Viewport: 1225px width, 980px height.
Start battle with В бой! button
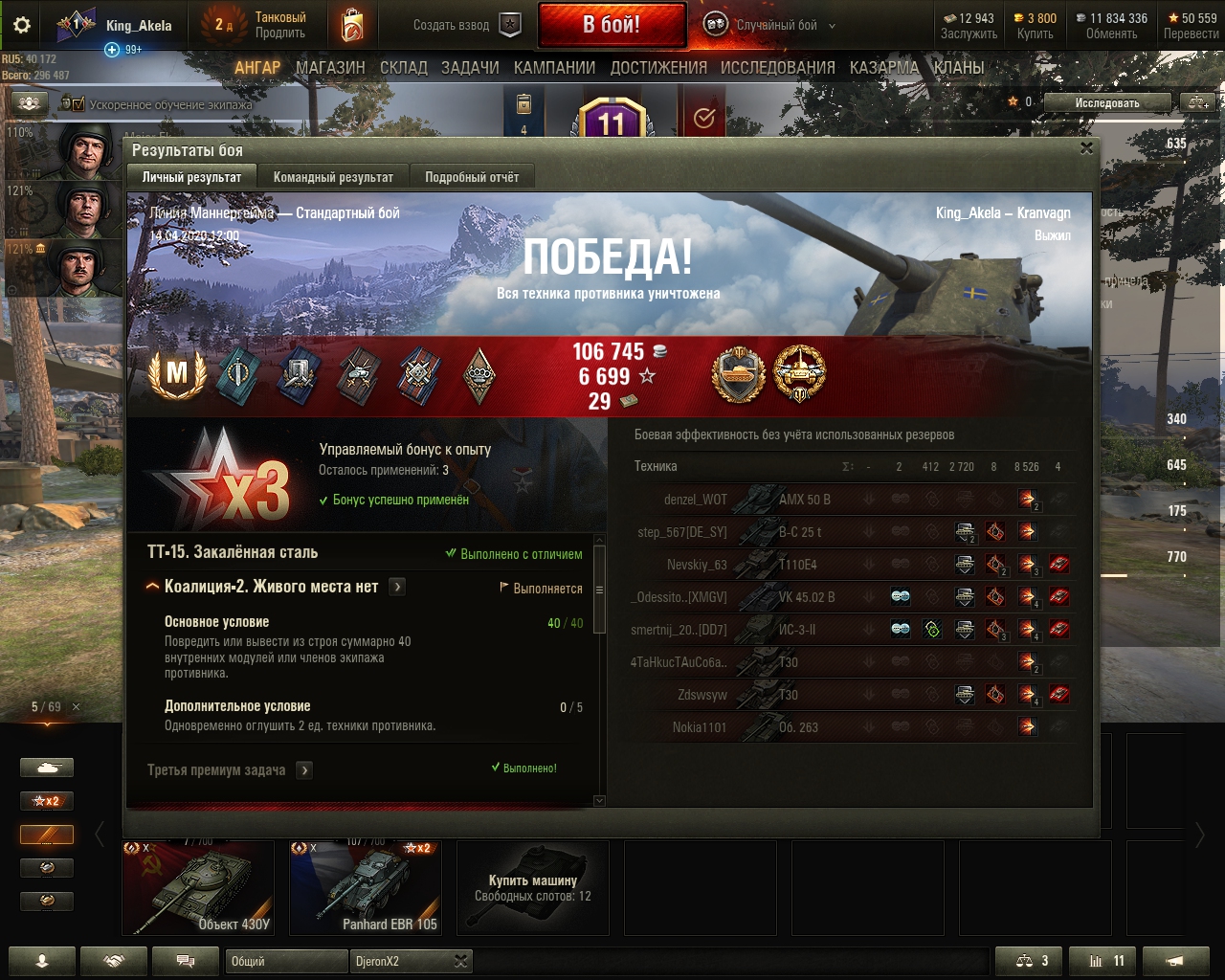(x=612, y=25)
